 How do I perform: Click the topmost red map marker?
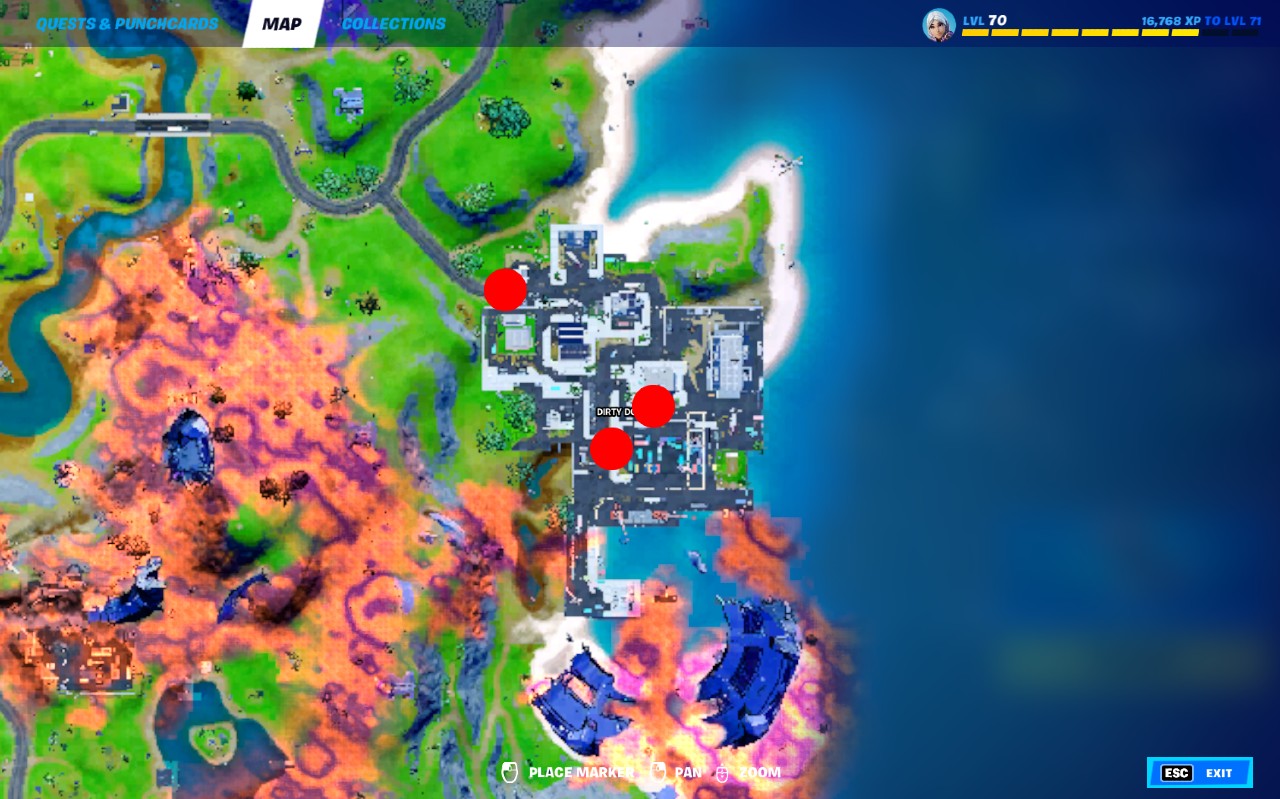pos(505,289)
